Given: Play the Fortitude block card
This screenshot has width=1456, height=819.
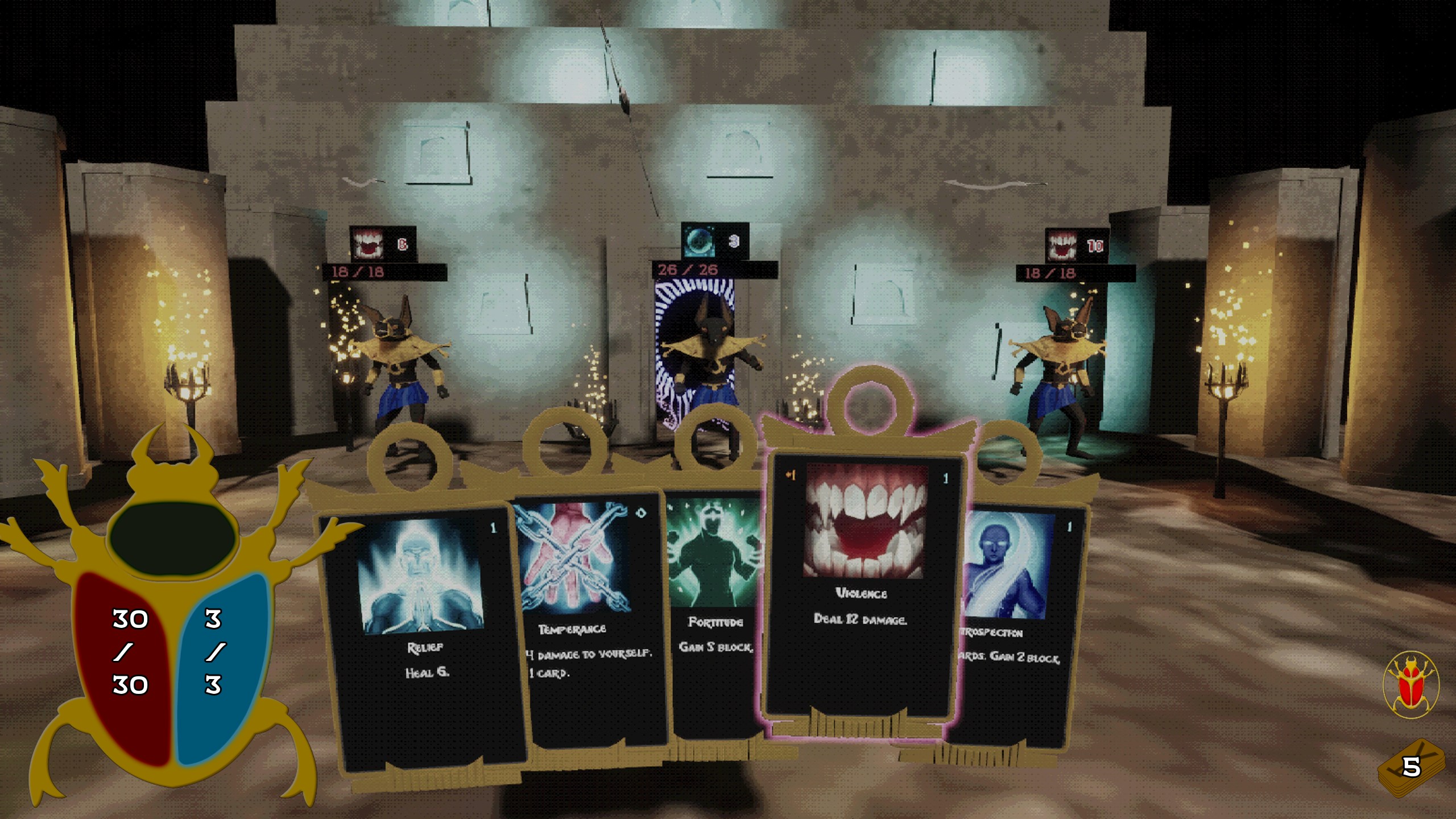Looking at the screenshot, I should [714, 614].
